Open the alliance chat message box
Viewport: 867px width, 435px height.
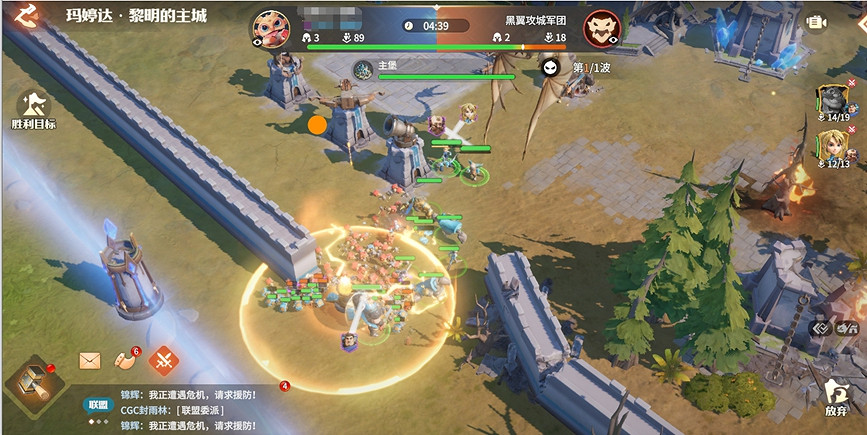[190, 410]
